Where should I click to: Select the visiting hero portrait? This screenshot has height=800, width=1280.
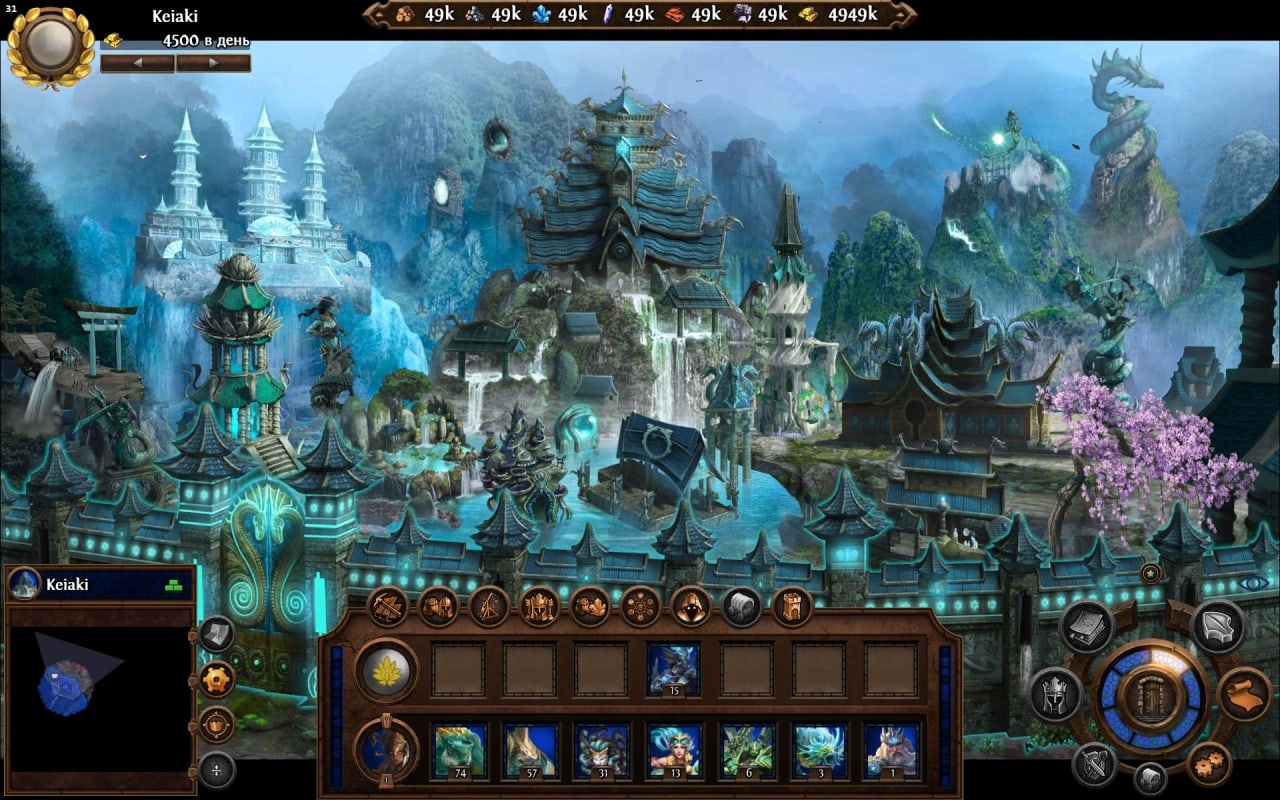click(x=386, y=749)
